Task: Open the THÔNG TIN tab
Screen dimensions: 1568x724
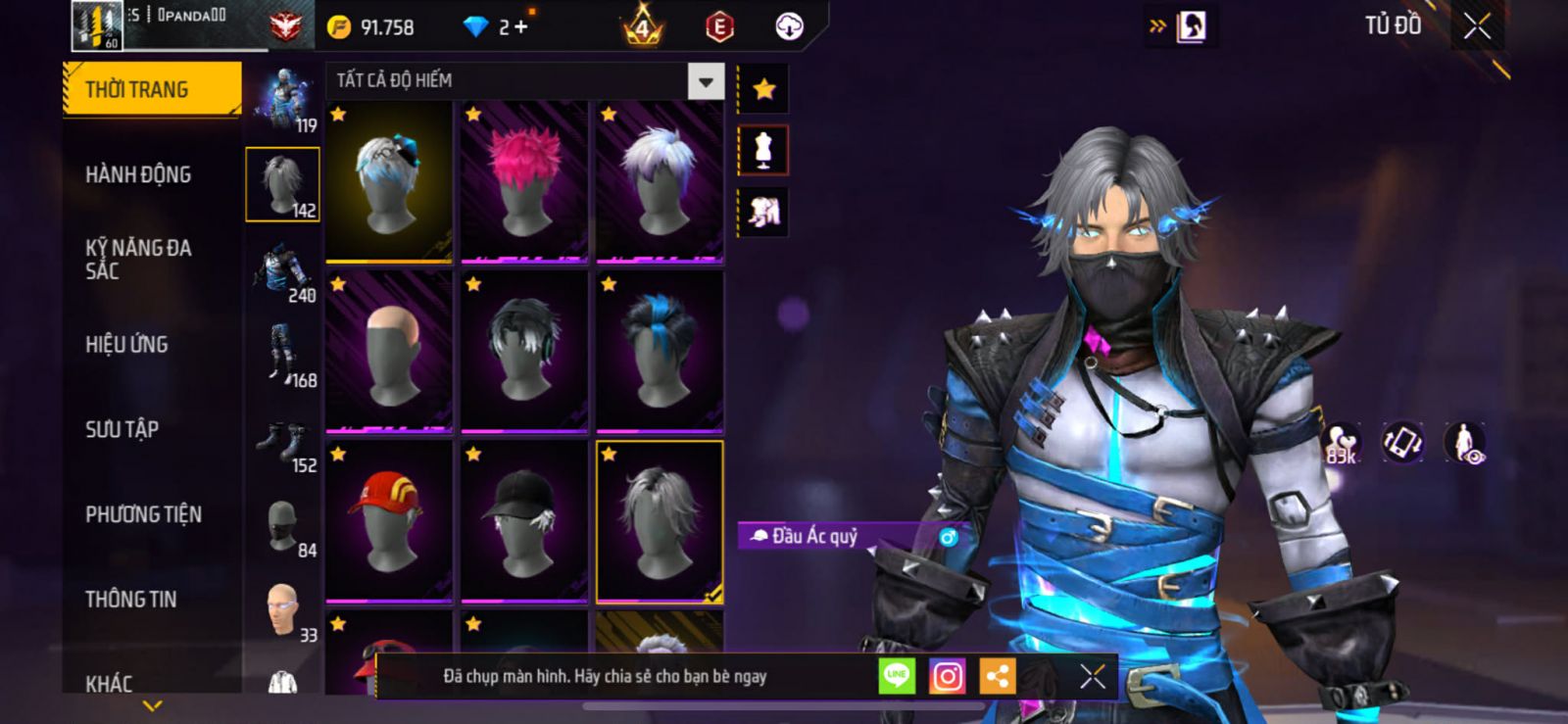Action: (x=130, y=600)
